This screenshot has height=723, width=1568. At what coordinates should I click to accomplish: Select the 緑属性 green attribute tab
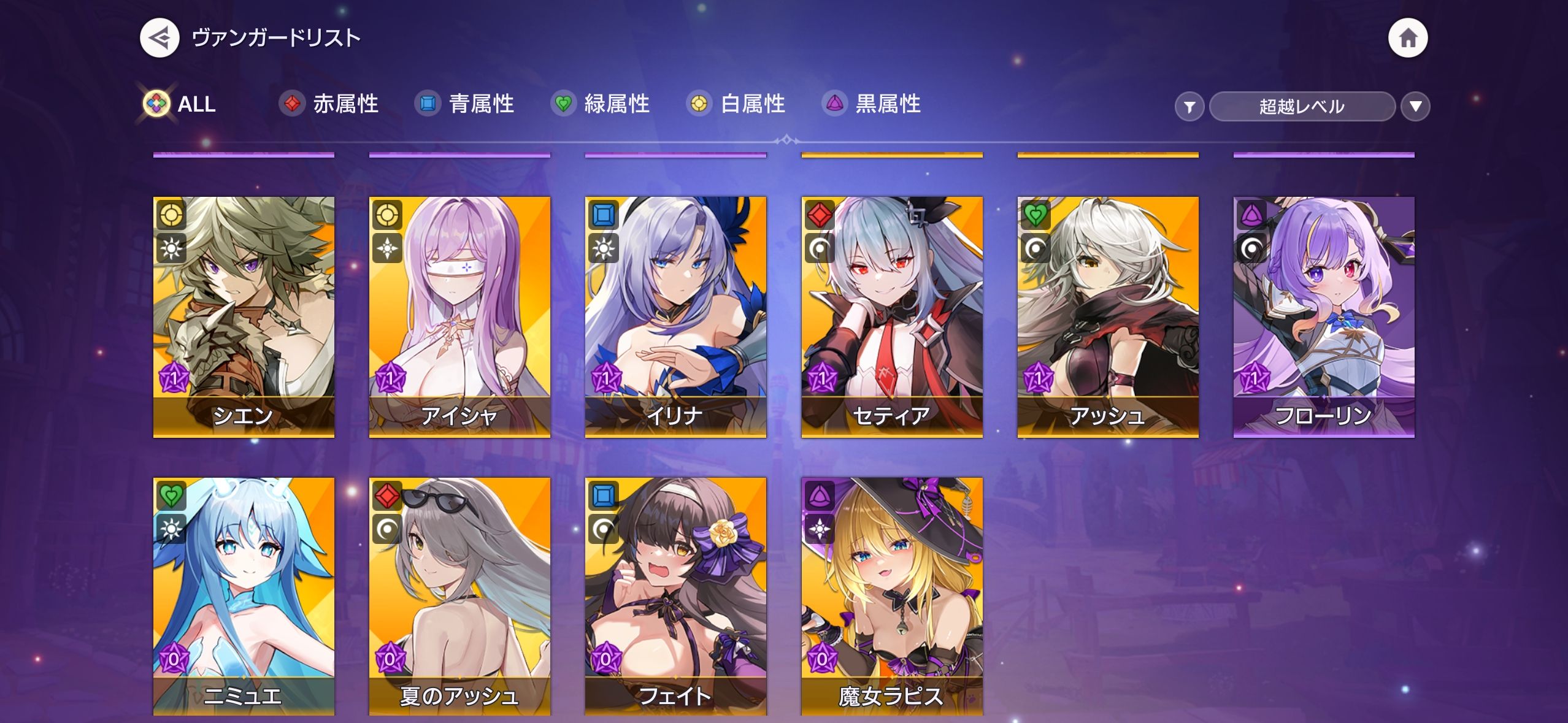tap(601, 104)
